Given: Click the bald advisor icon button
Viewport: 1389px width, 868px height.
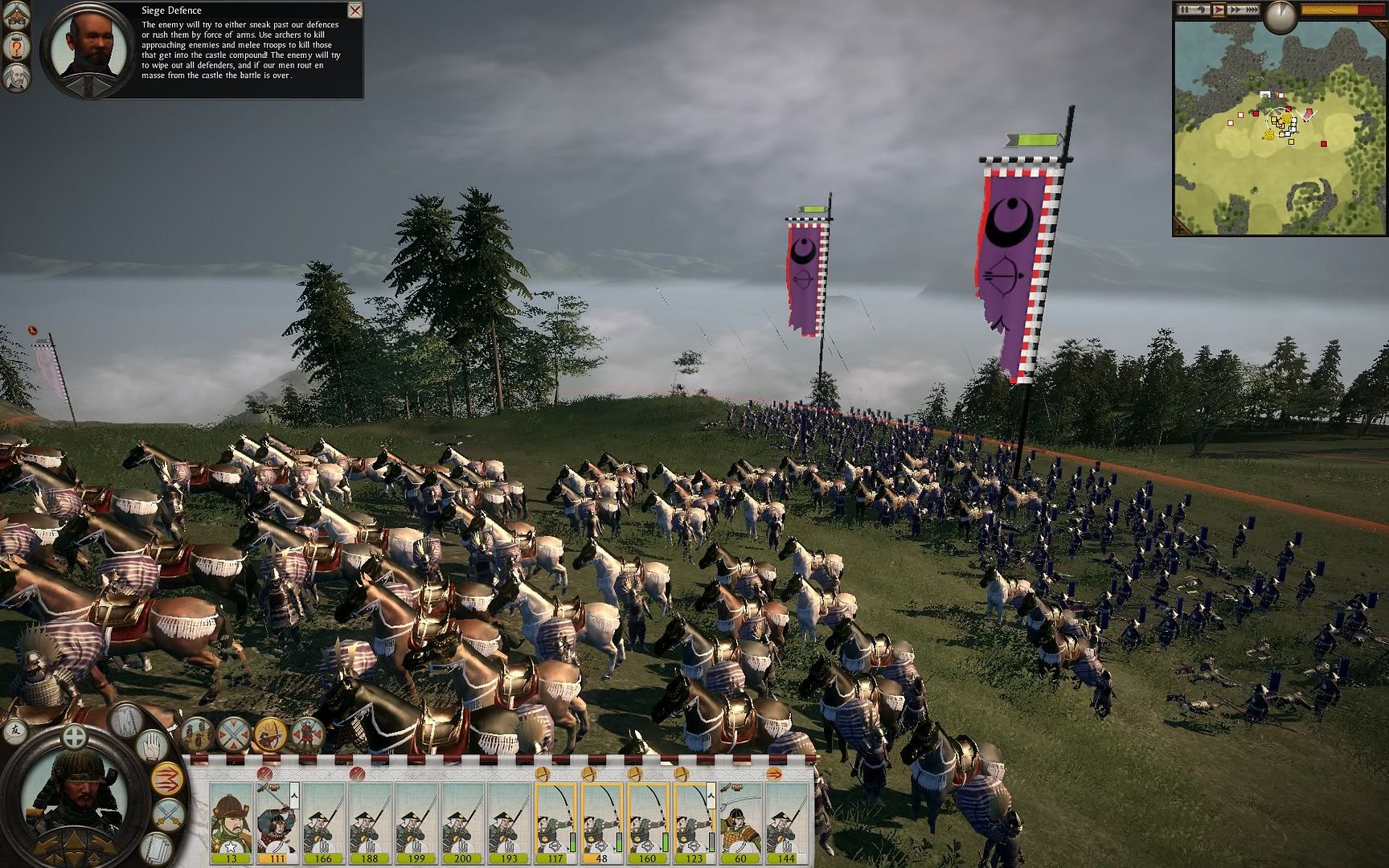Looking at the screenshot, I should click(17, 77).
